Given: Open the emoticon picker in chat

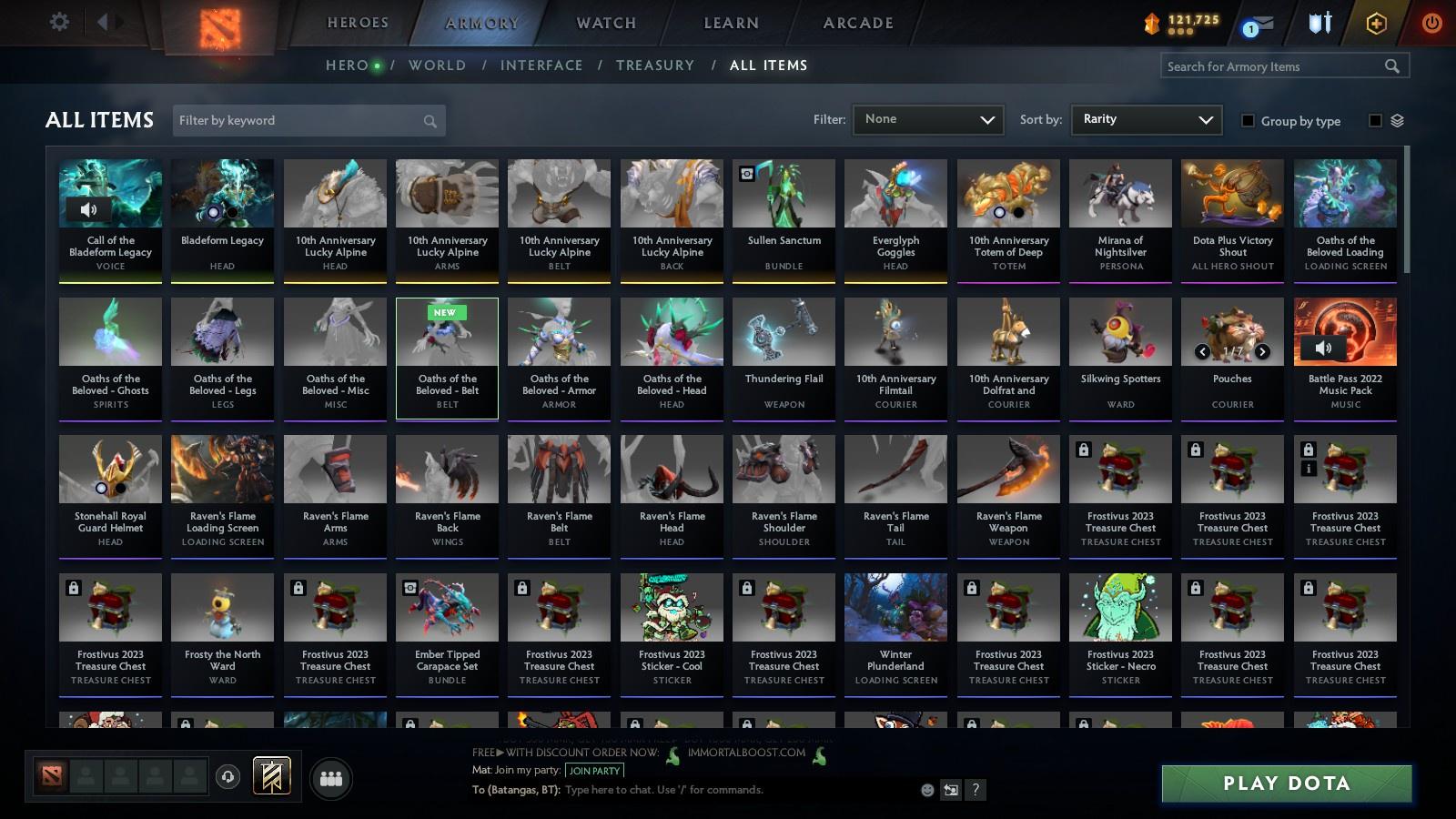Looking at the screenshot, I should click(927, 790).
